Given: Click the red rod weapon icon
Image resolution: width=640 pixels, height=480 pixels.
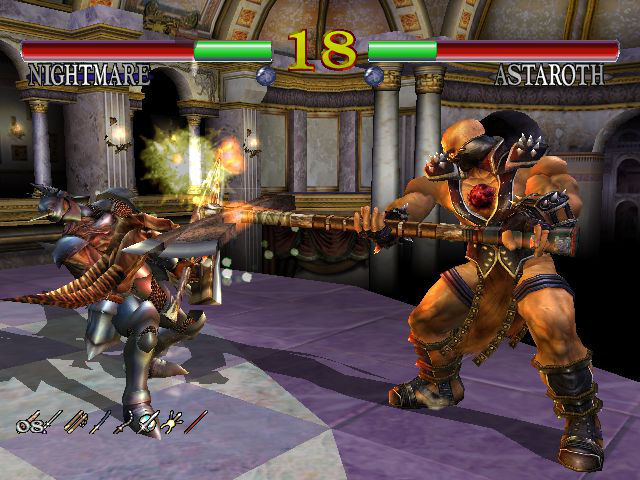Looking at the screenshot, I should click(196, 422).
